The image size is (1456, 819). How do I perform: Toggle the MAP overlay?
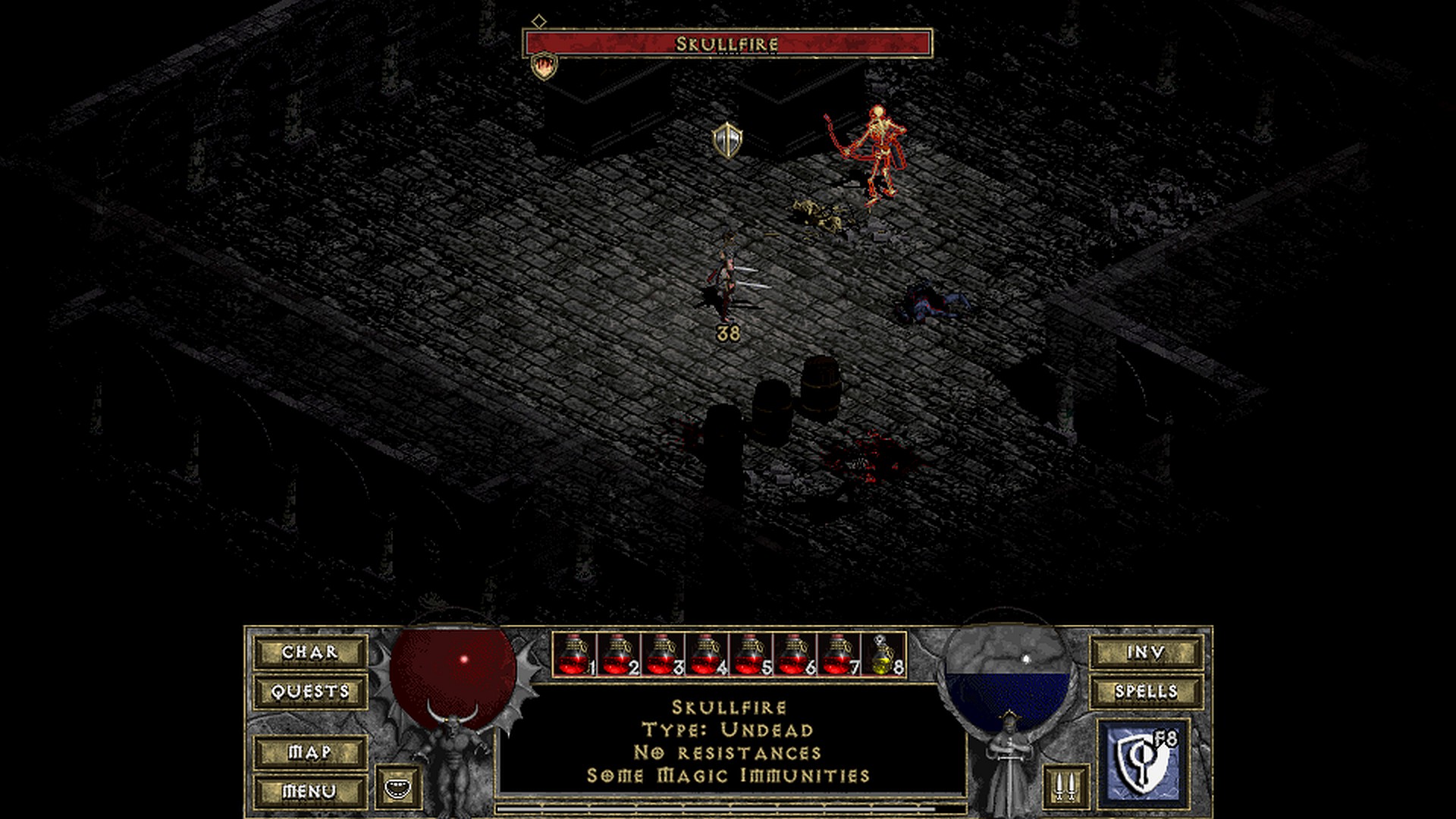310,752
